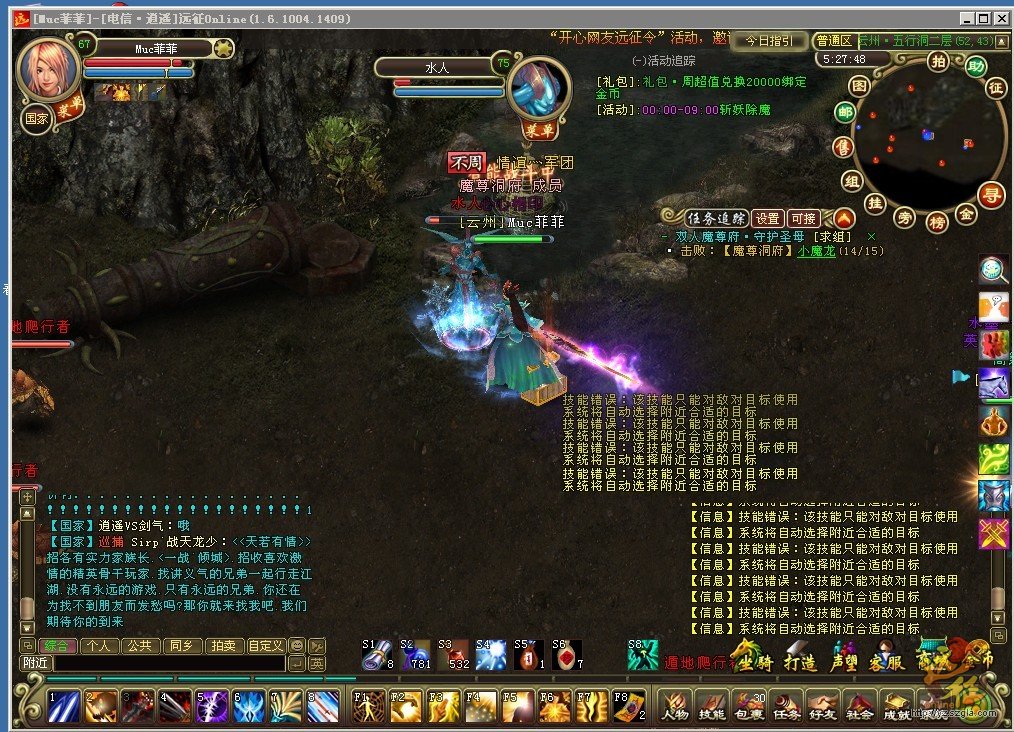Viewport: 1014px width, 732px height.
Task: Open the 任务 quest log
Action: coord(785,706)
